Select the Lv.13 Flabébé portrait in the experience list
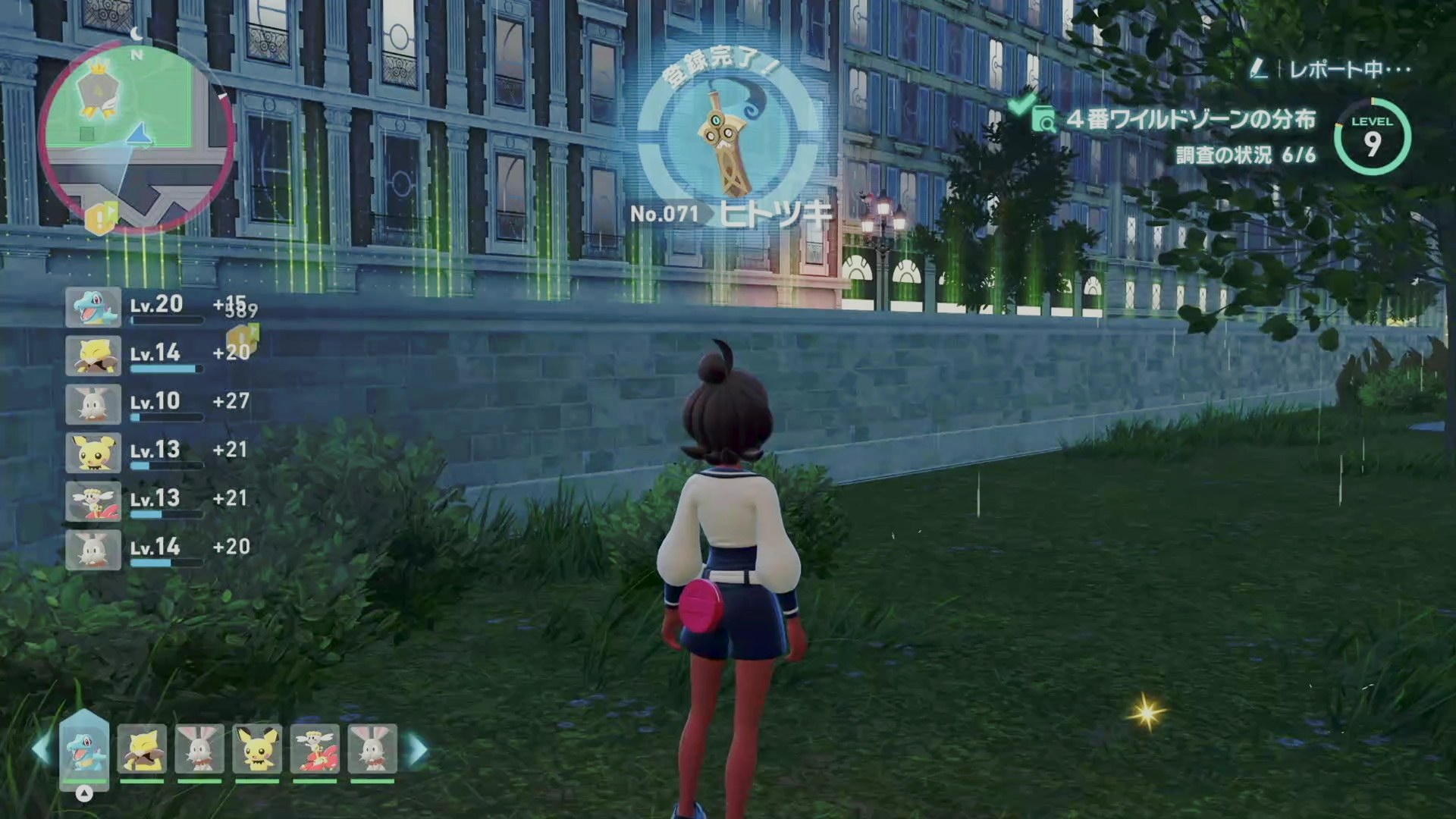 coord(93,501)
